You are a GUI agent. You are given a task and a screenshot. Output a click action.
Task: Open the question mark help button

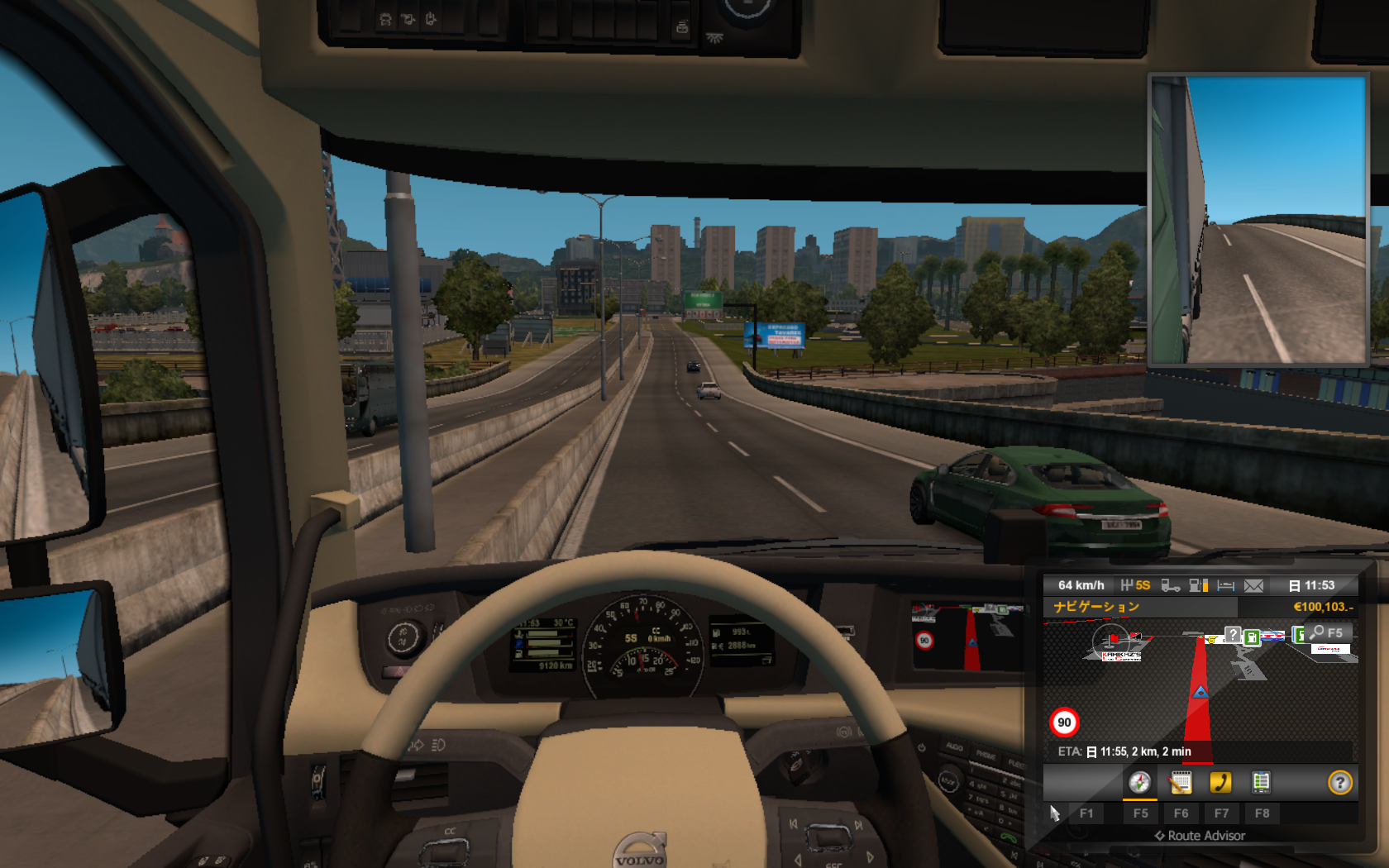coord(1339,782)
